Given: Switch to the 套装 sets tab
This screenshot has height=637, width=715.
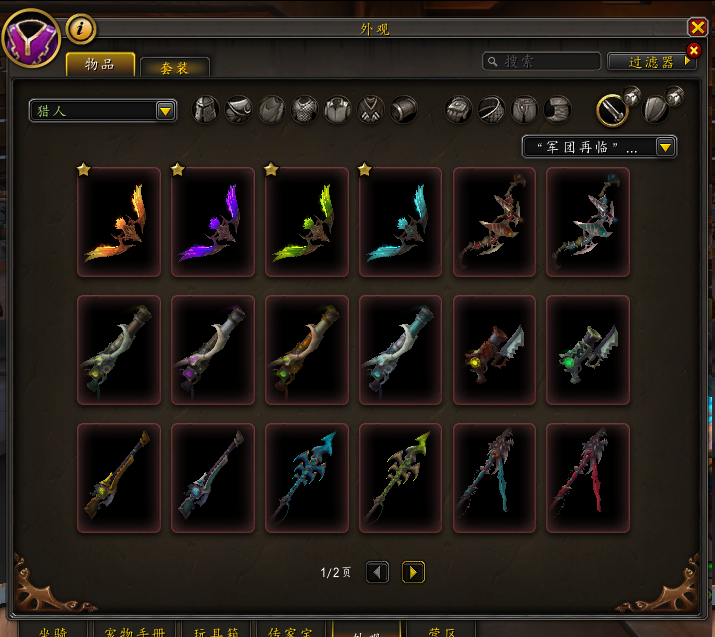Looking at the screenshot, I should click(174, 68).
